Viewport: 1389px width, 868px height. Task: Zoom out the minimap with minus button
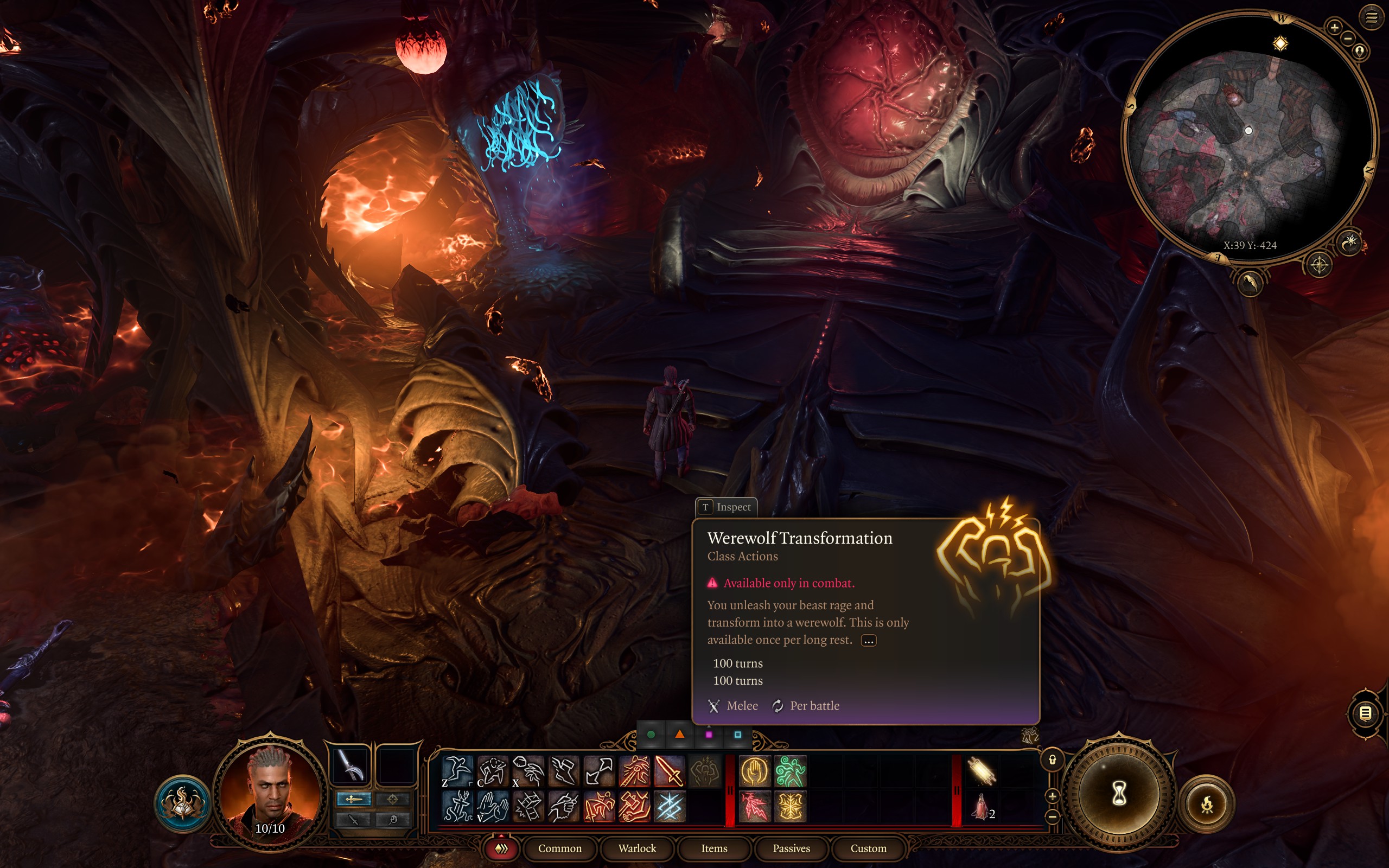click(1348, 39)
